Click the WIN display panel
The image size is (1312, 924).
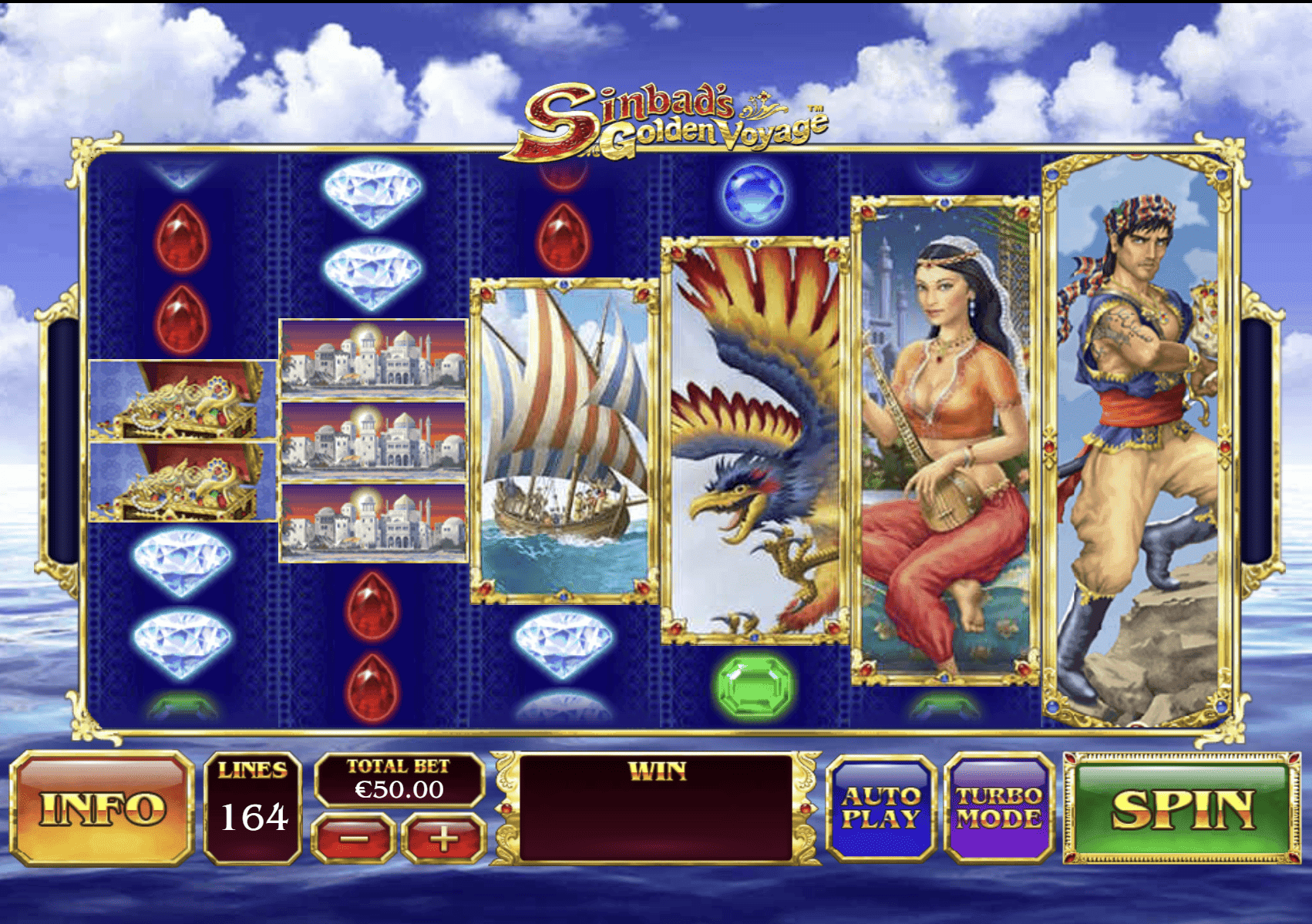655,809
